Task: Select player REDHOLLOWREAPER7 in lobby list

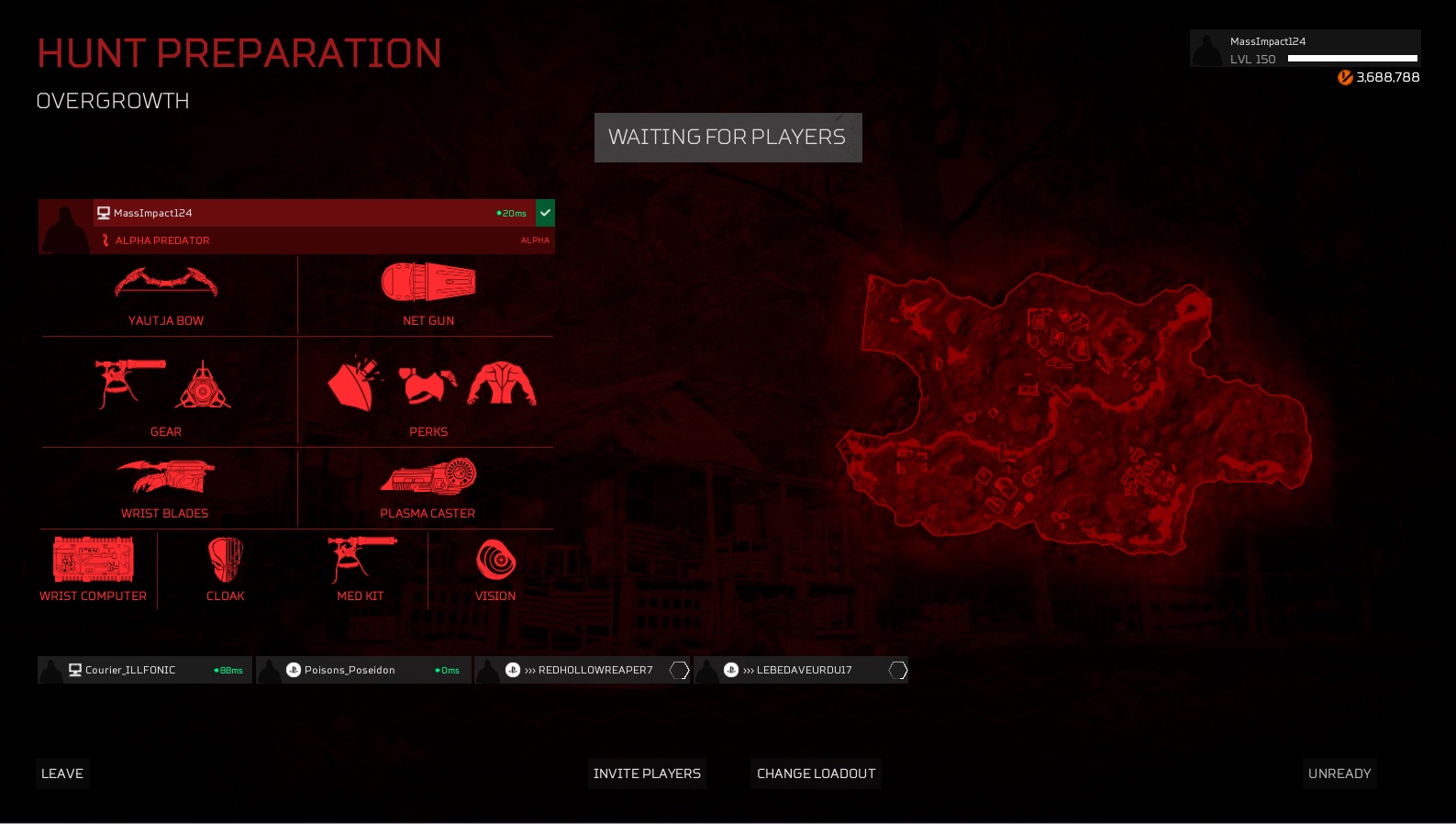Action: point(582,670)
